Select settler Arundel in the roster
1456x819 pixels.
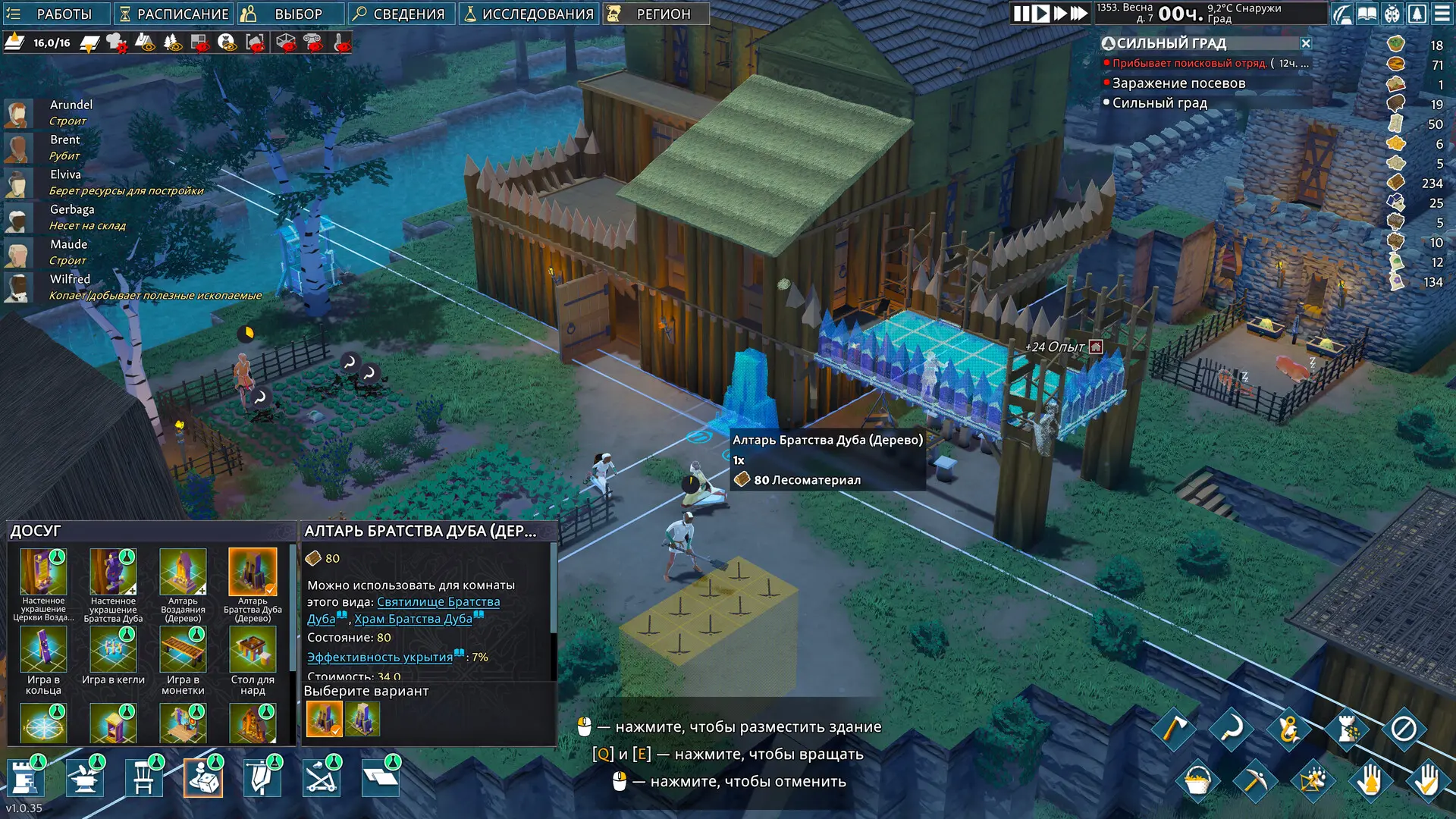(x=71, y=105)
